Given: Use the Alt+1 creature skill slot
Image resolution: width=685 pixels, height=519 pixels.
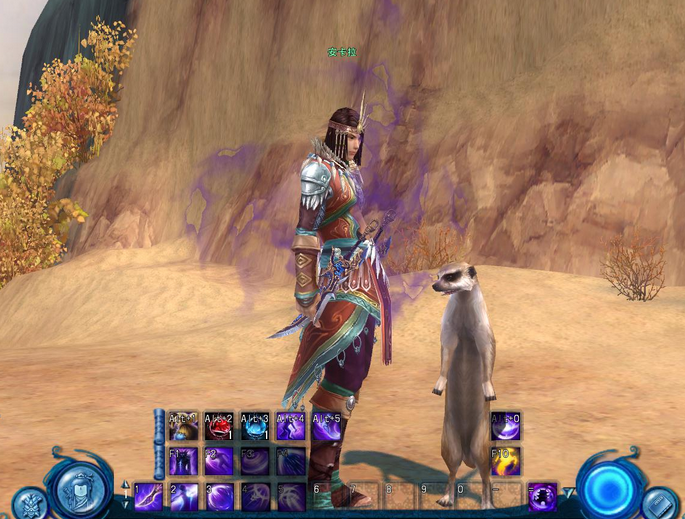Looking at the screenshot, I should point(184,428).
